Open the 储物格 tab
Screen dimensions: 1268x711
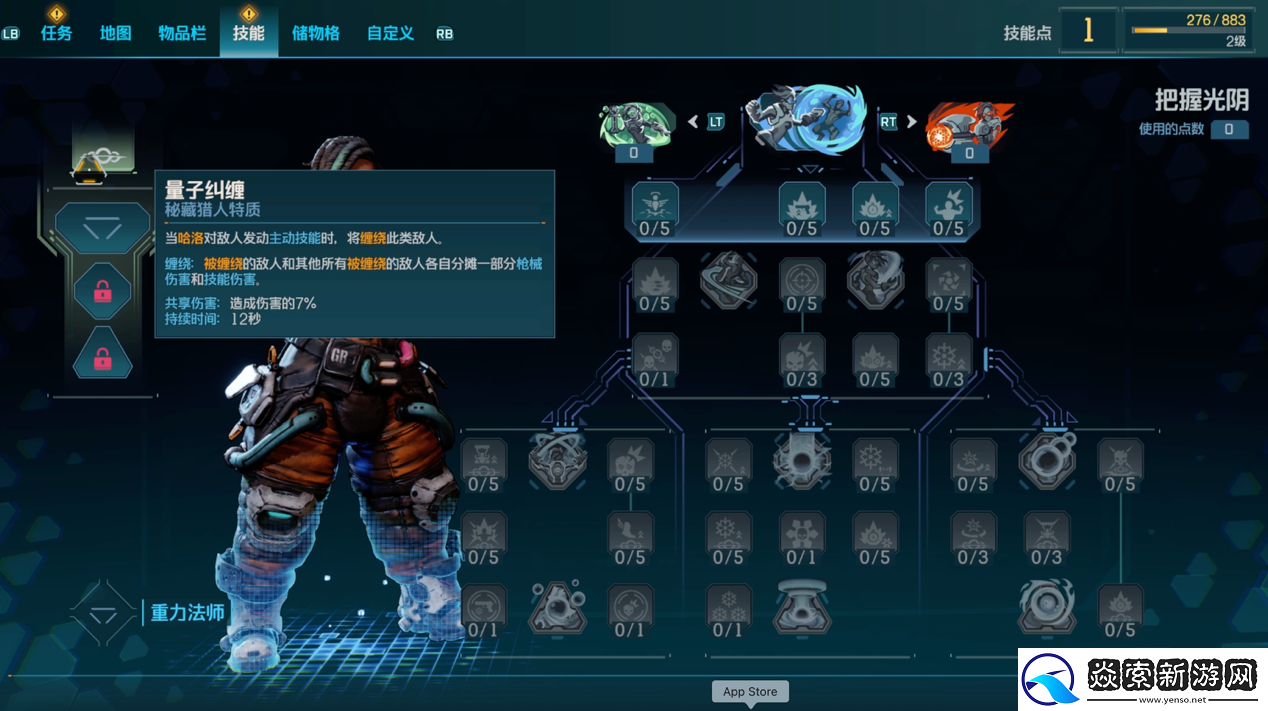point(316,33)
